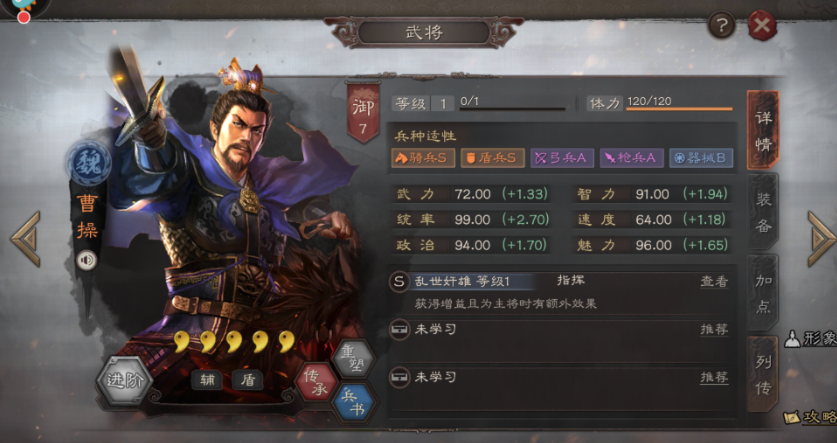This screenshot has width=837, height=443.
Task: Select the 盾兵S shield troop aptitude tag
Action: [x=492, y=157]
